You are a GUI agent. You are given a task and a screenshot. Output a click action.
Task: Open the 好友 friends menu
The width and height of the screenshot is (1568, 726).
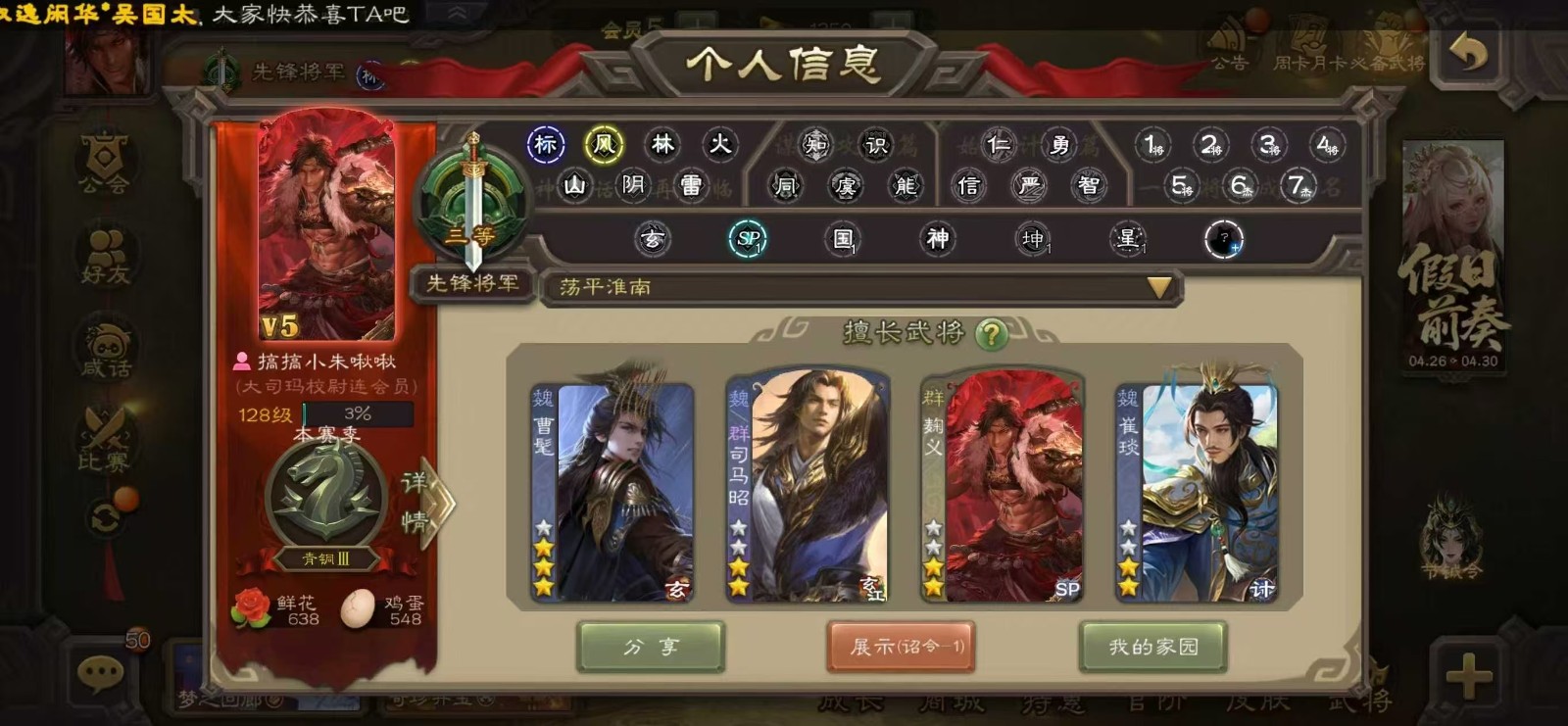(105, 255)
